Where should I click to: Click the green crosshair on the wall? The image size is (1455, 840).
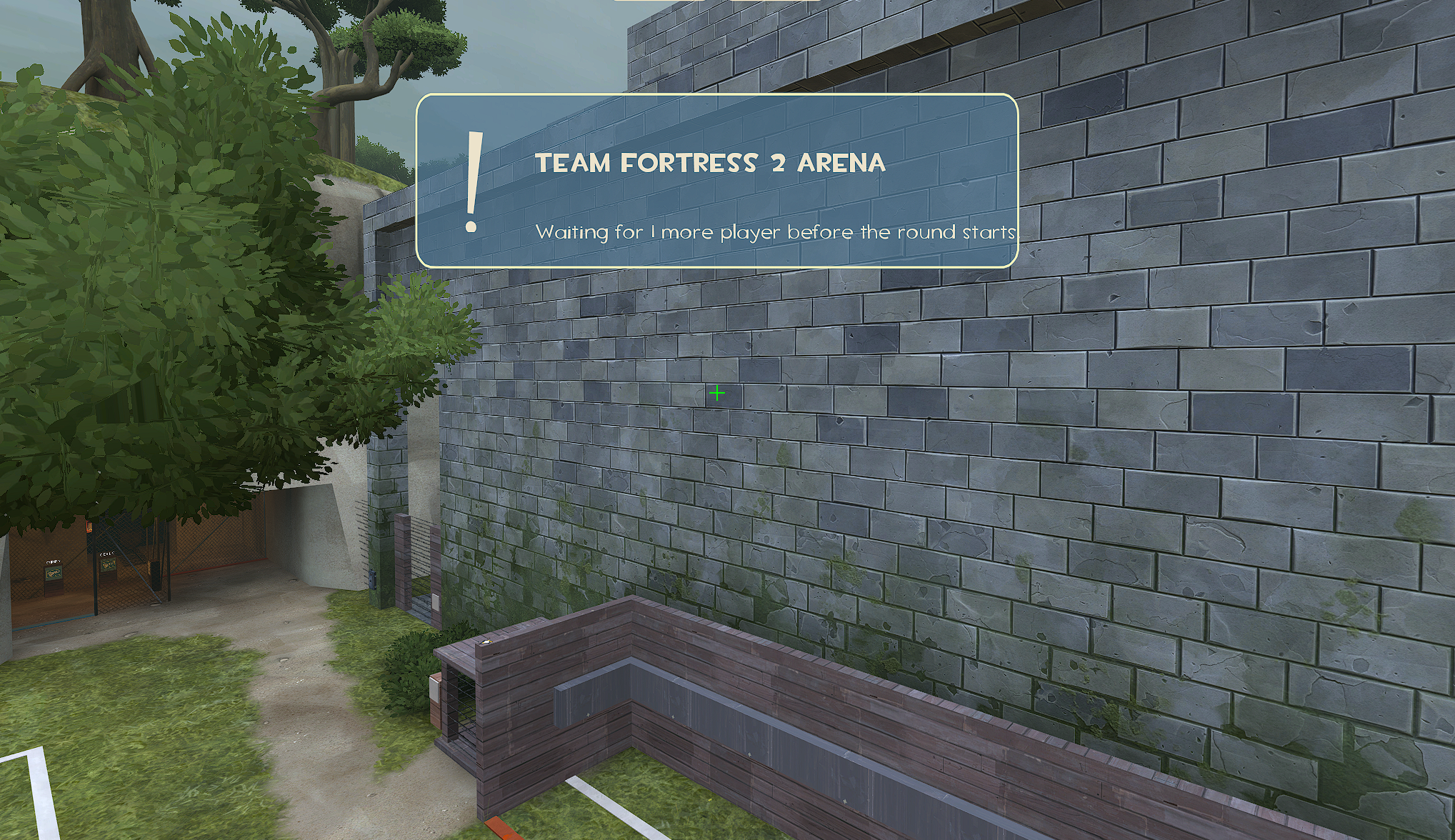coord(716,392)
